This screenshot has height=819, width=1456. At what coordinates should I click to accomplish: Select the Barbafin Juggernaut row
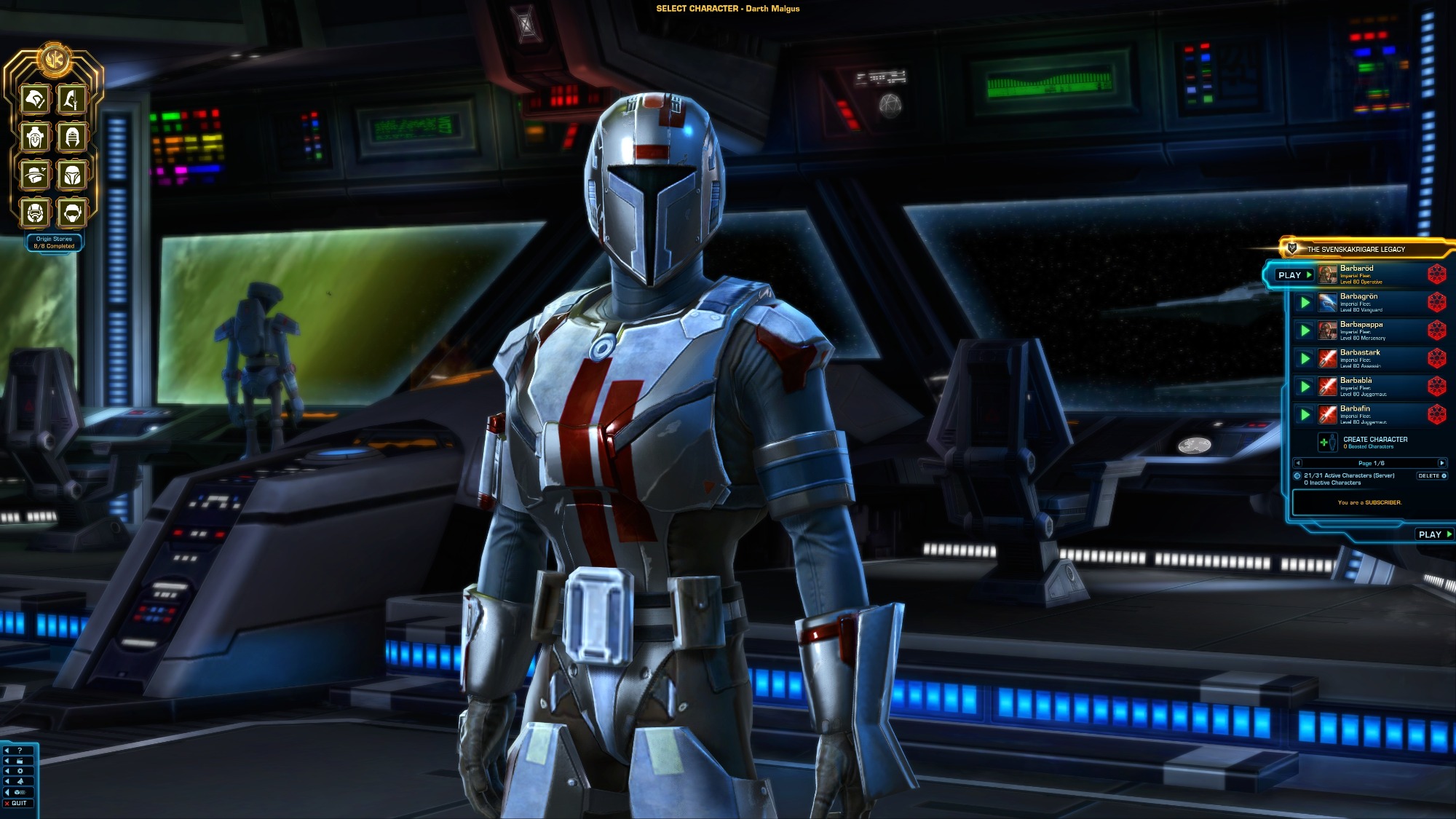1360,414
